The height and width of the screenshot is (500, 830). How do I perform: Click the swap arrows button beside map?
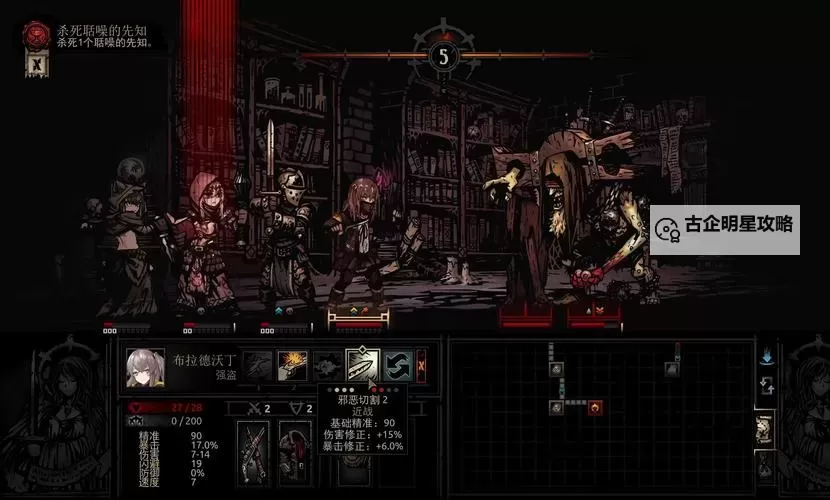pyautogui.click(x=767, y=386)
